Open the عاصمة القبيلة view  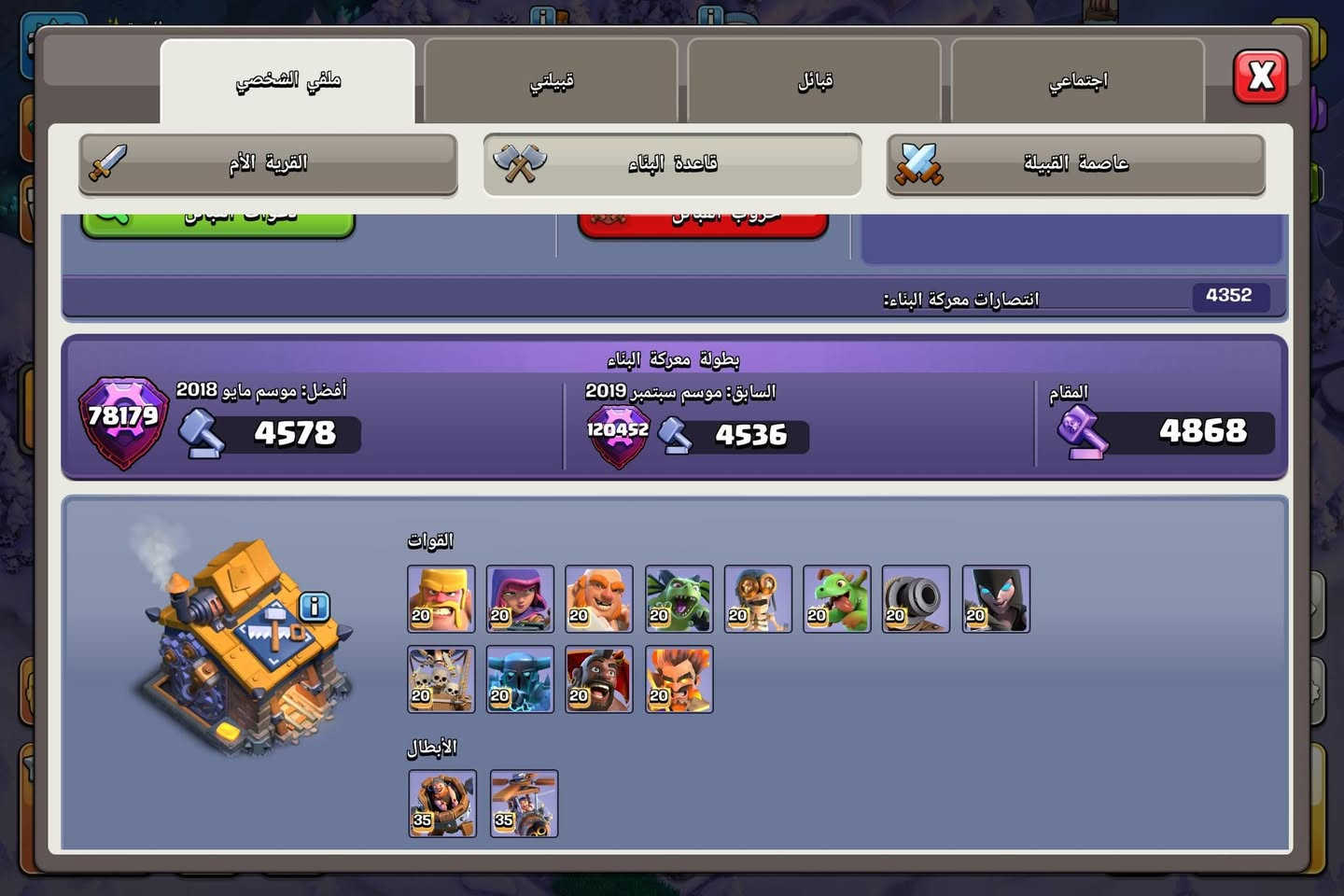(x=1077, y=163)
